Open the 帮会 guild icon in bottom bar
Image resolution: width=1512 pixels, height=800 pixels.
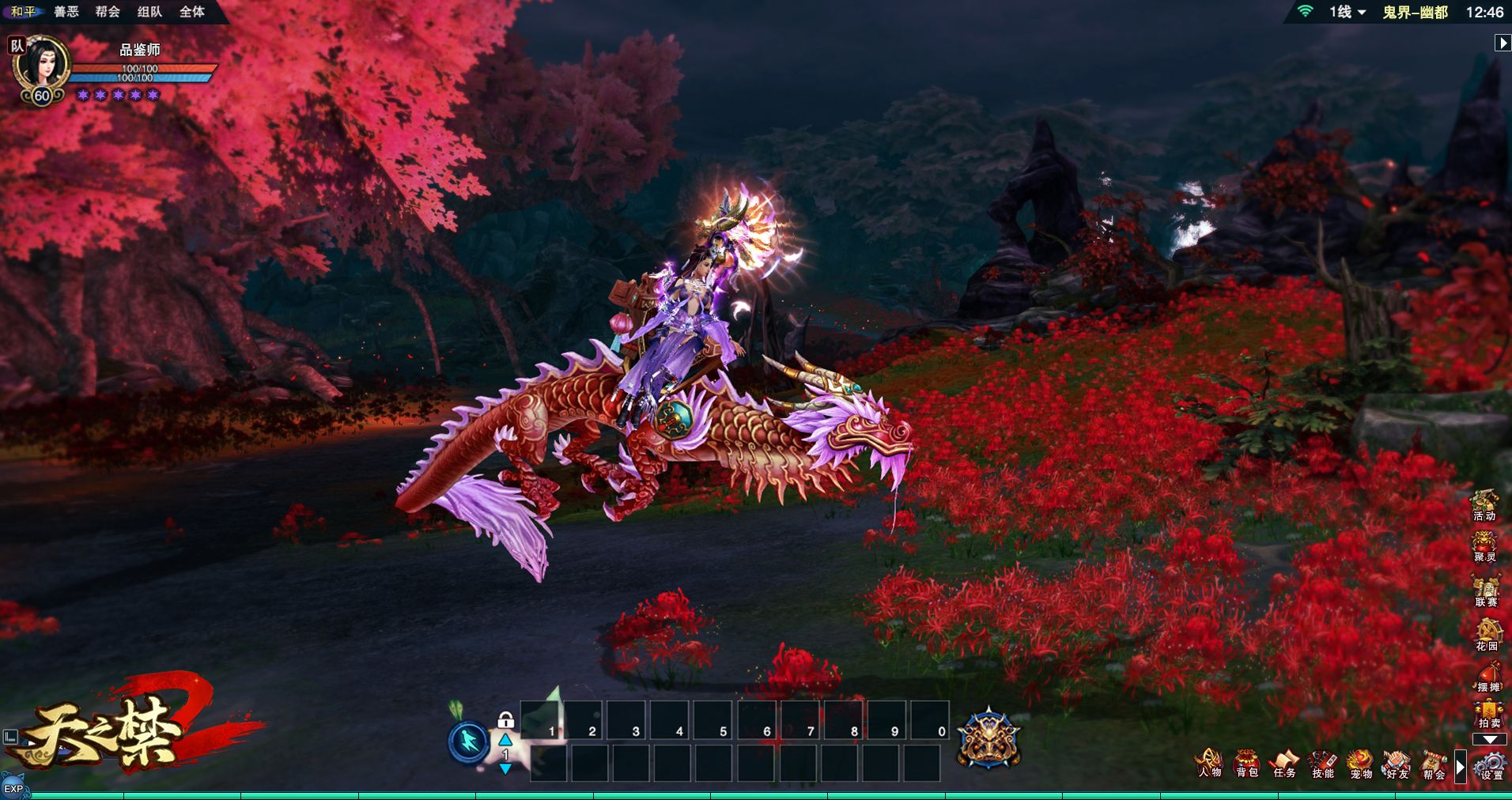[1434, 764]
